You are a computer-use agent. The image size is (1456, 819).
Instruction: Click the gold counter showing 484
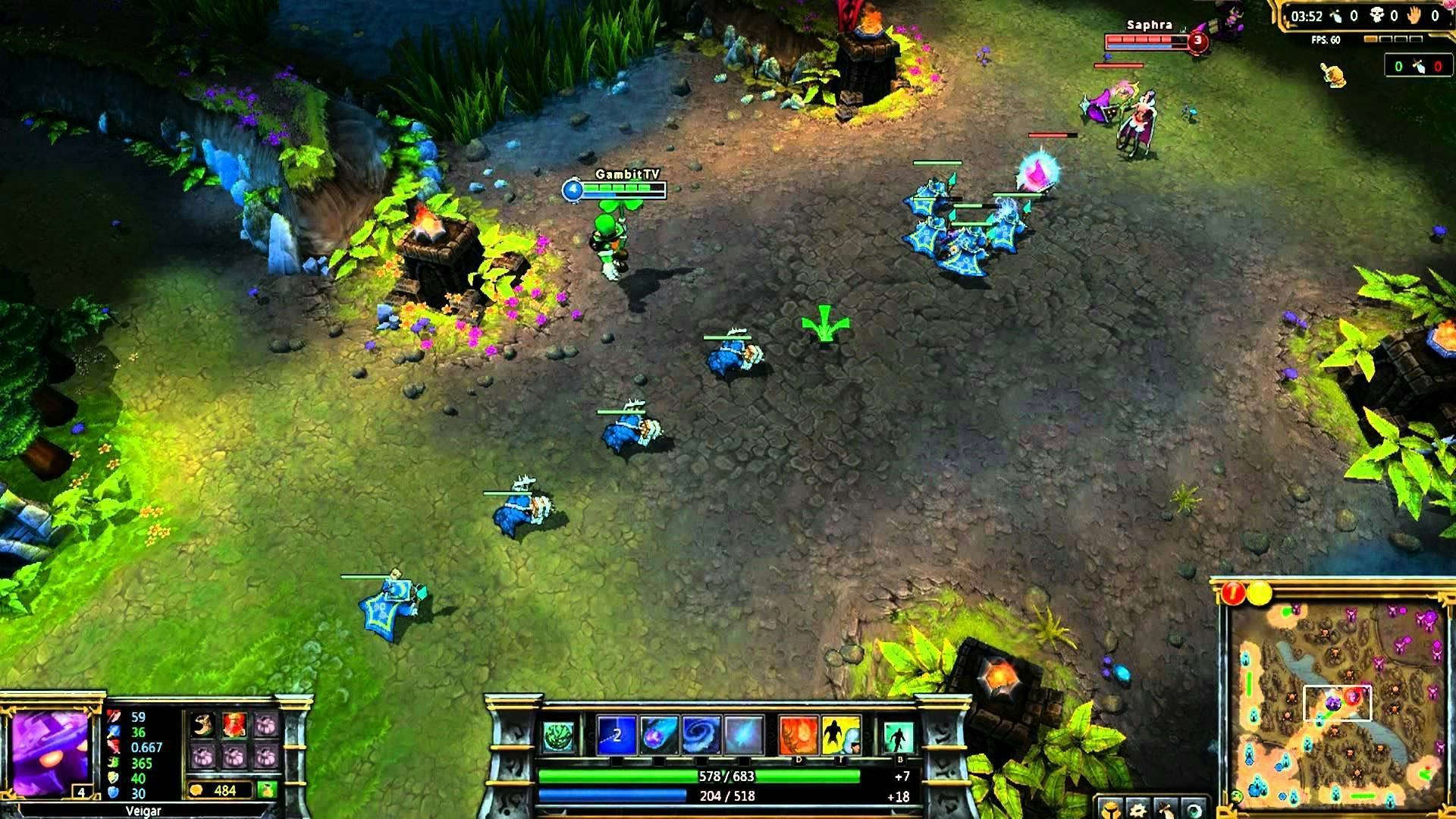tap(220, 789)
